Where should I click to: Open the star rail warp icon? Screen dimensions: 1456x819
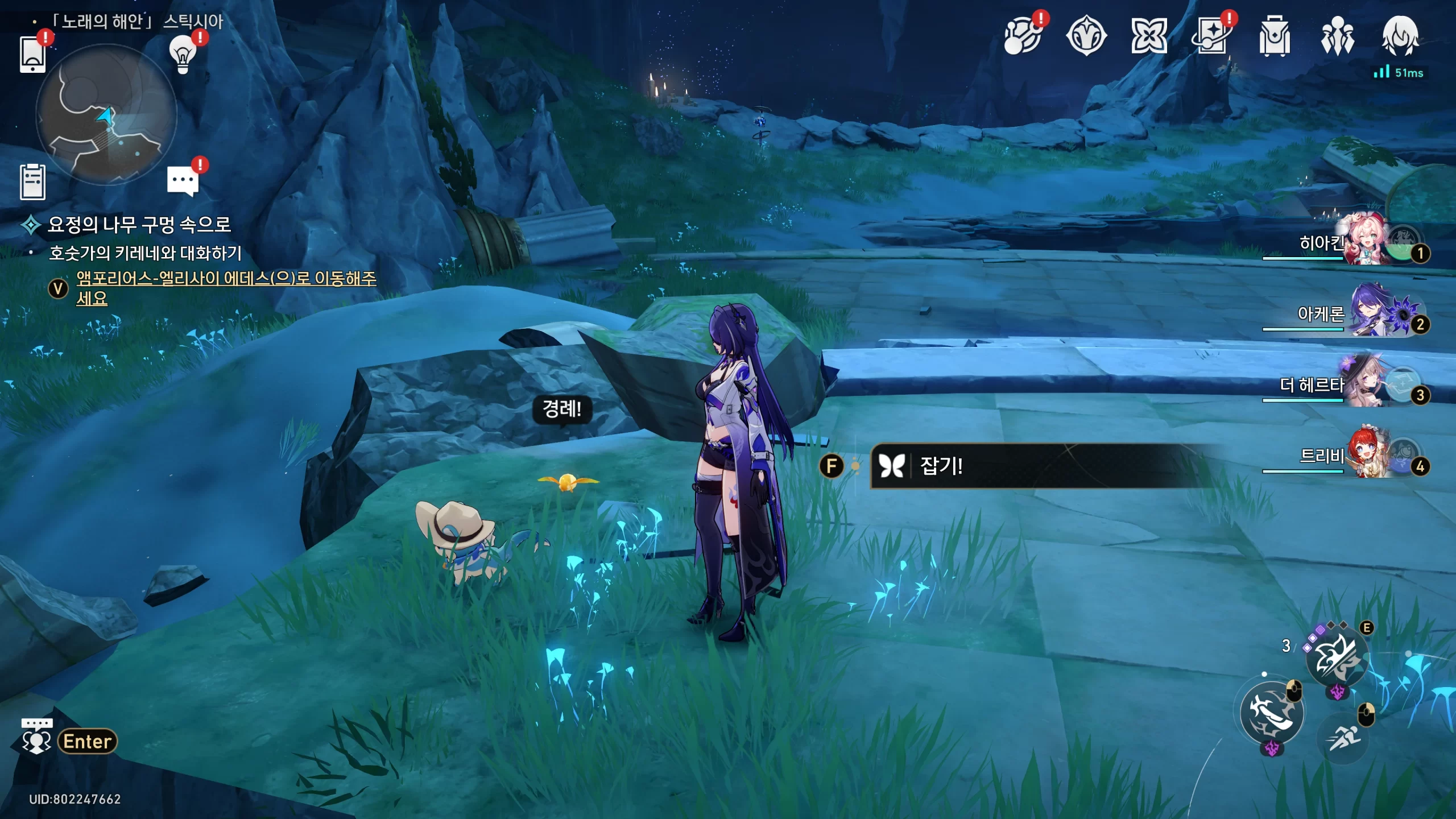click(1211, 36)
